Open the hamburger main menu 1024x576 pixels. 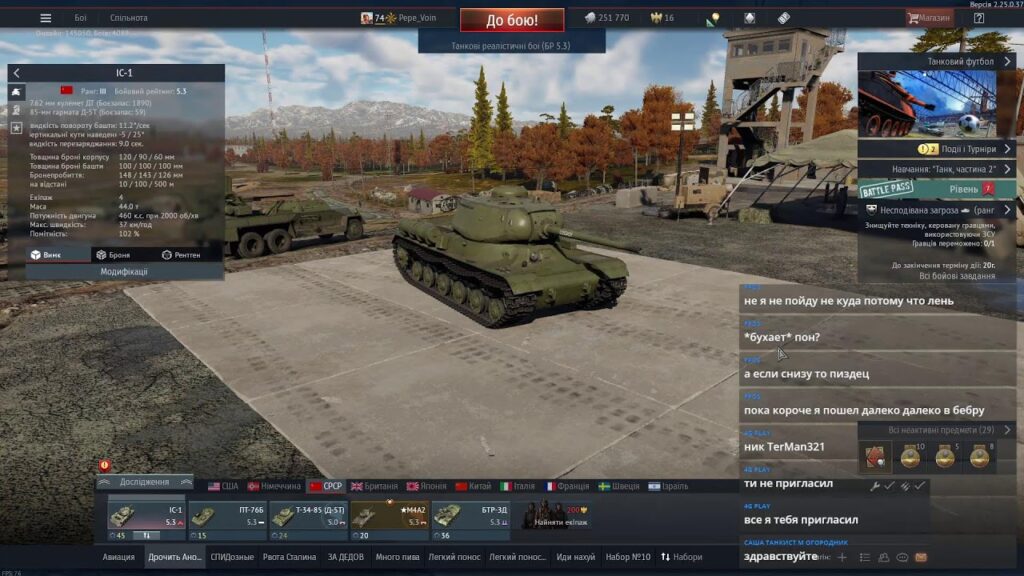click(x=45, y=18)
